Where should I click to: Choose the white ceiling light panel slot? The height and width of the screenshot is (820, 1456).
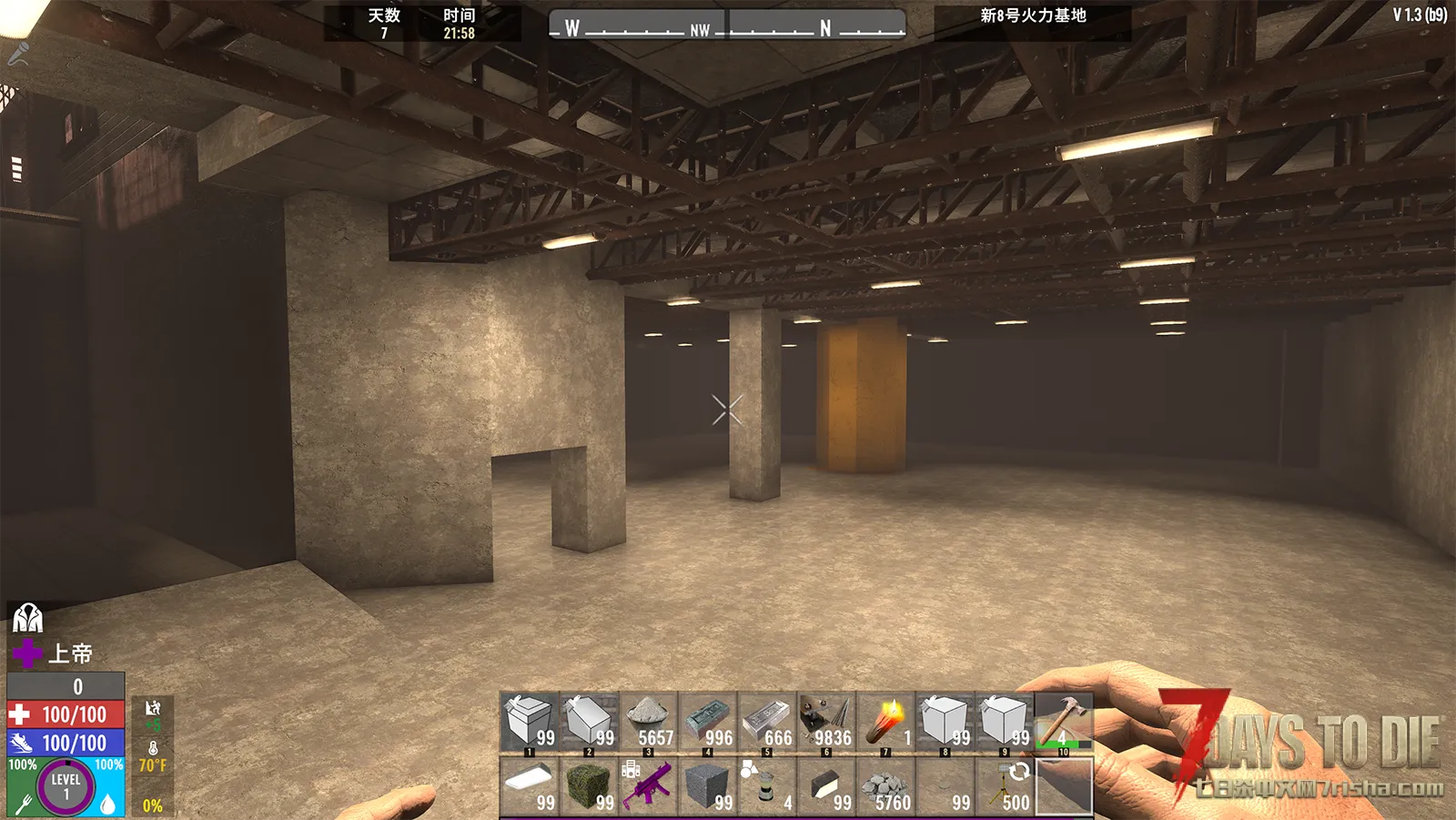point(530,785)
